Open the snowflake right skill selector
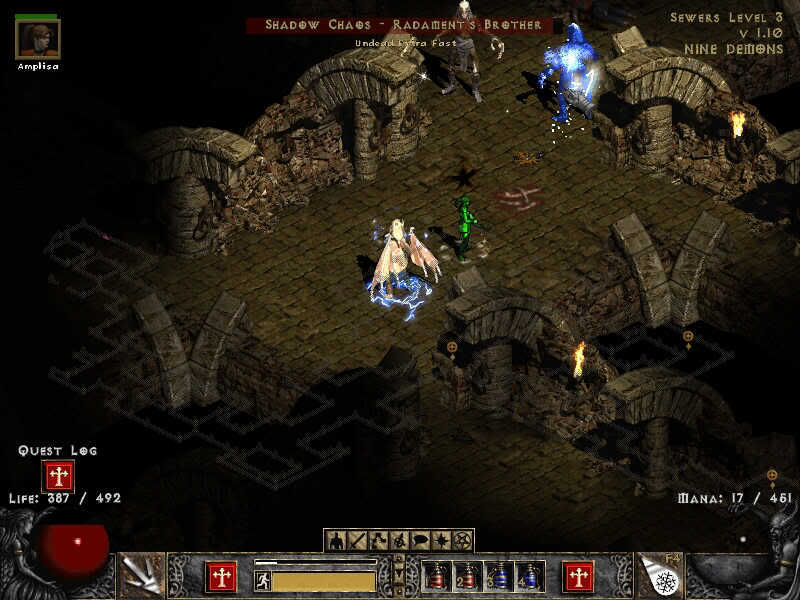 coord(659,575)
